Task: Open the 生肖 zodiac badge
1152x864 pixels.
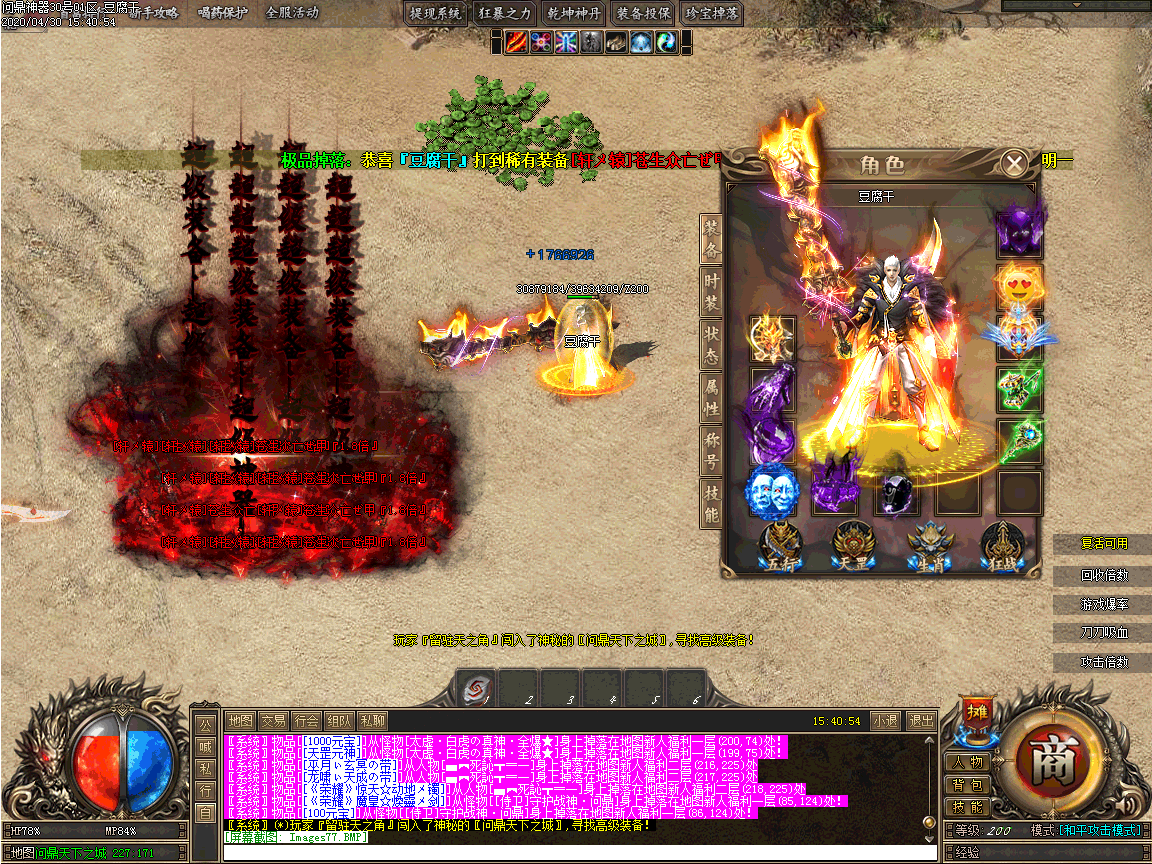Action: (x=927, y=548)
